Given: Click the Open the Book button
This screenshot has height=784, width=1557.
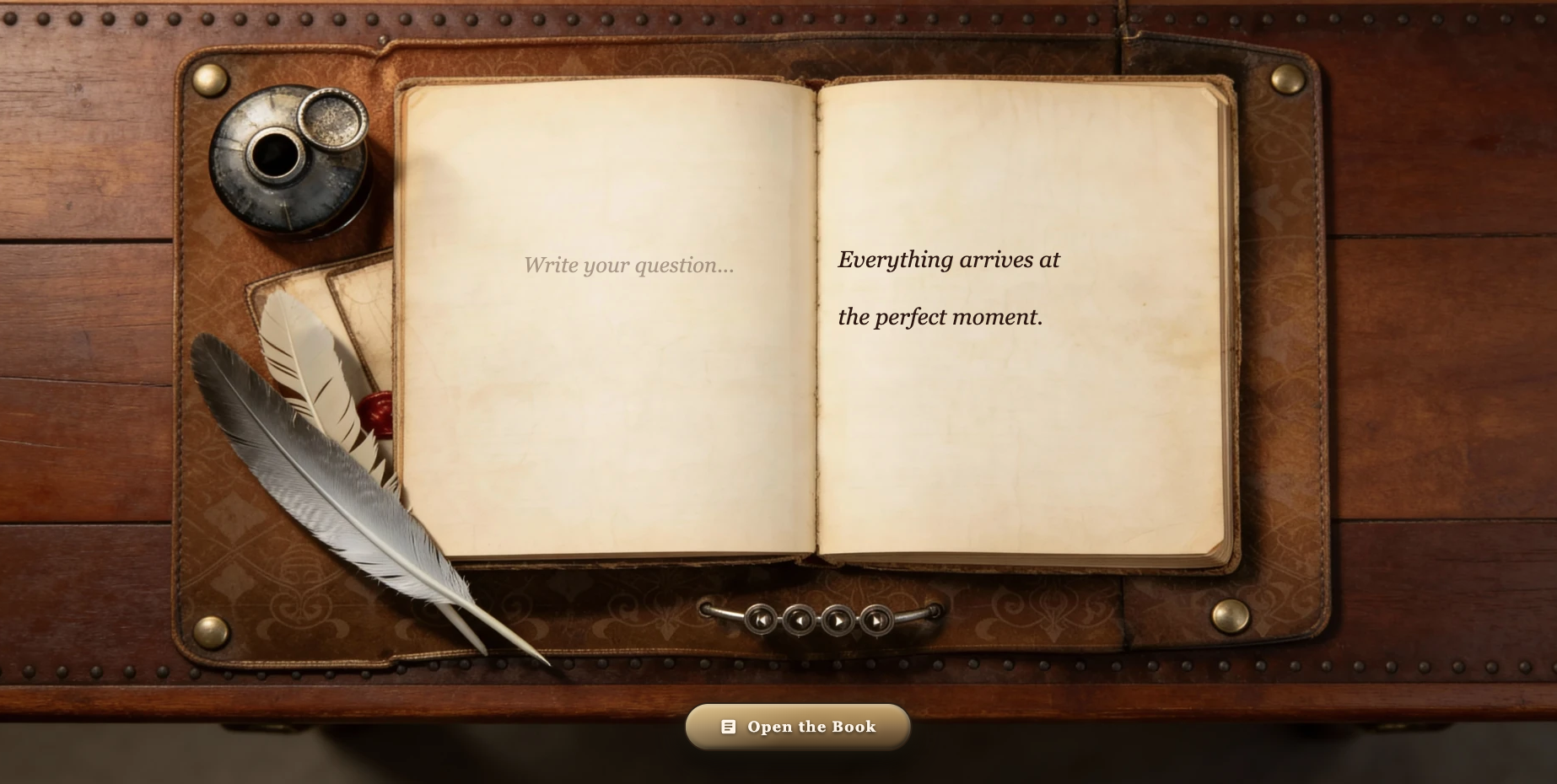Looking at the screenshot, I should [798, 727].
